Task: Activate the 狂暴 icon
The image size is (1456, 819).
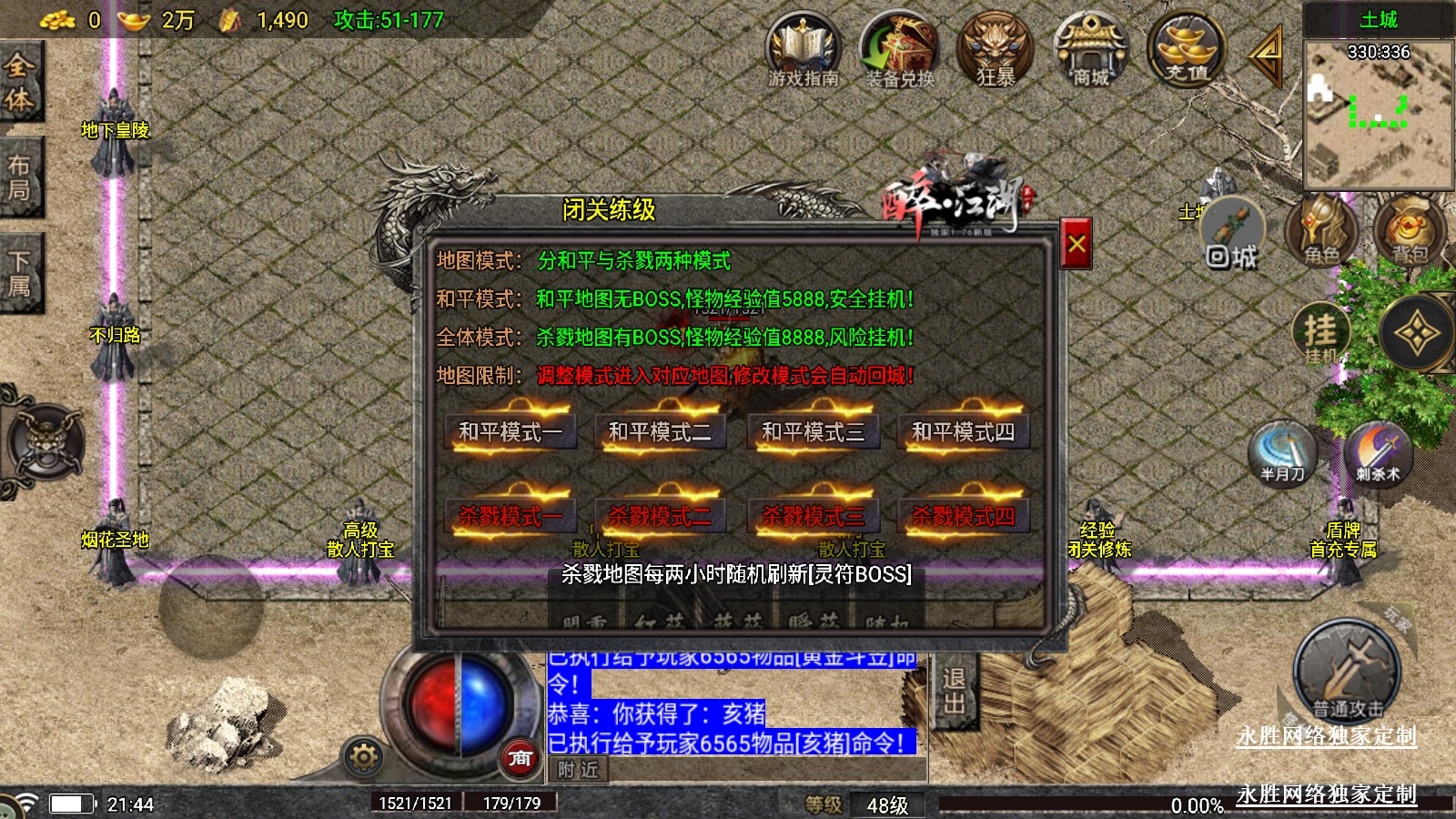Action: (996, 50)
